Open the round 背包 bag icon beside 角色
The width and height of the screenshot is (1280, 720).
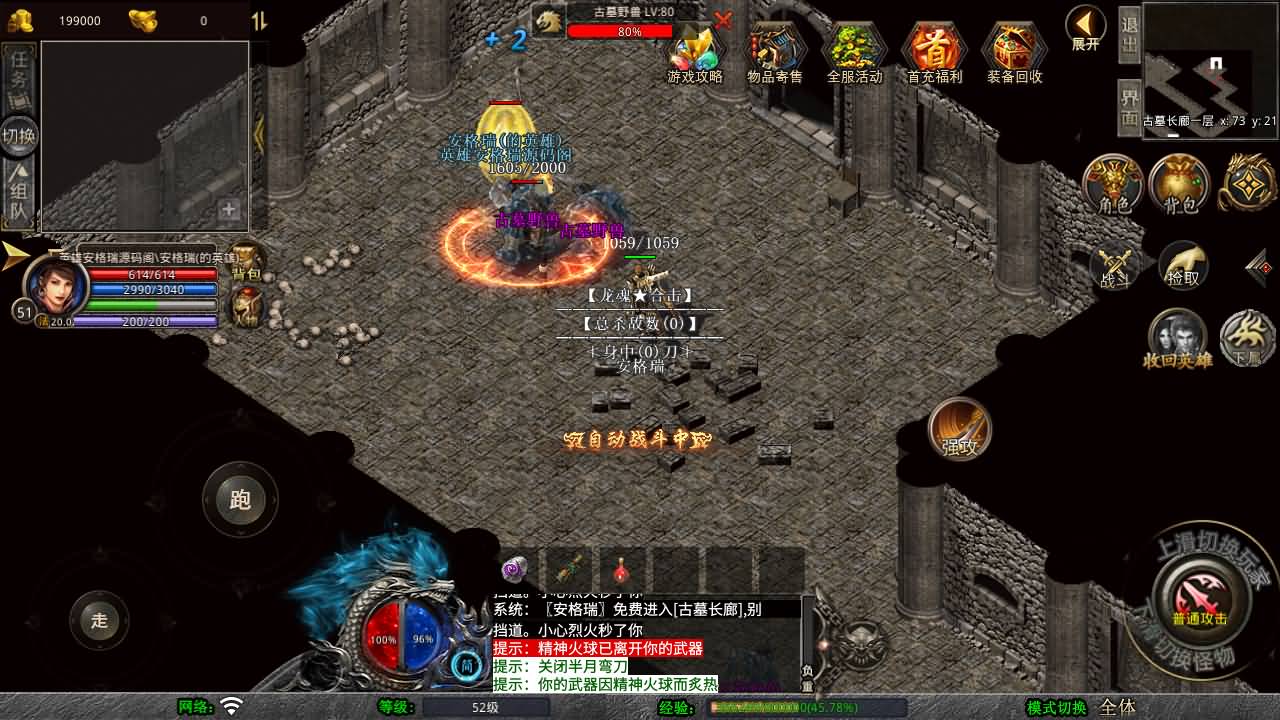(x=1180, y=185)
